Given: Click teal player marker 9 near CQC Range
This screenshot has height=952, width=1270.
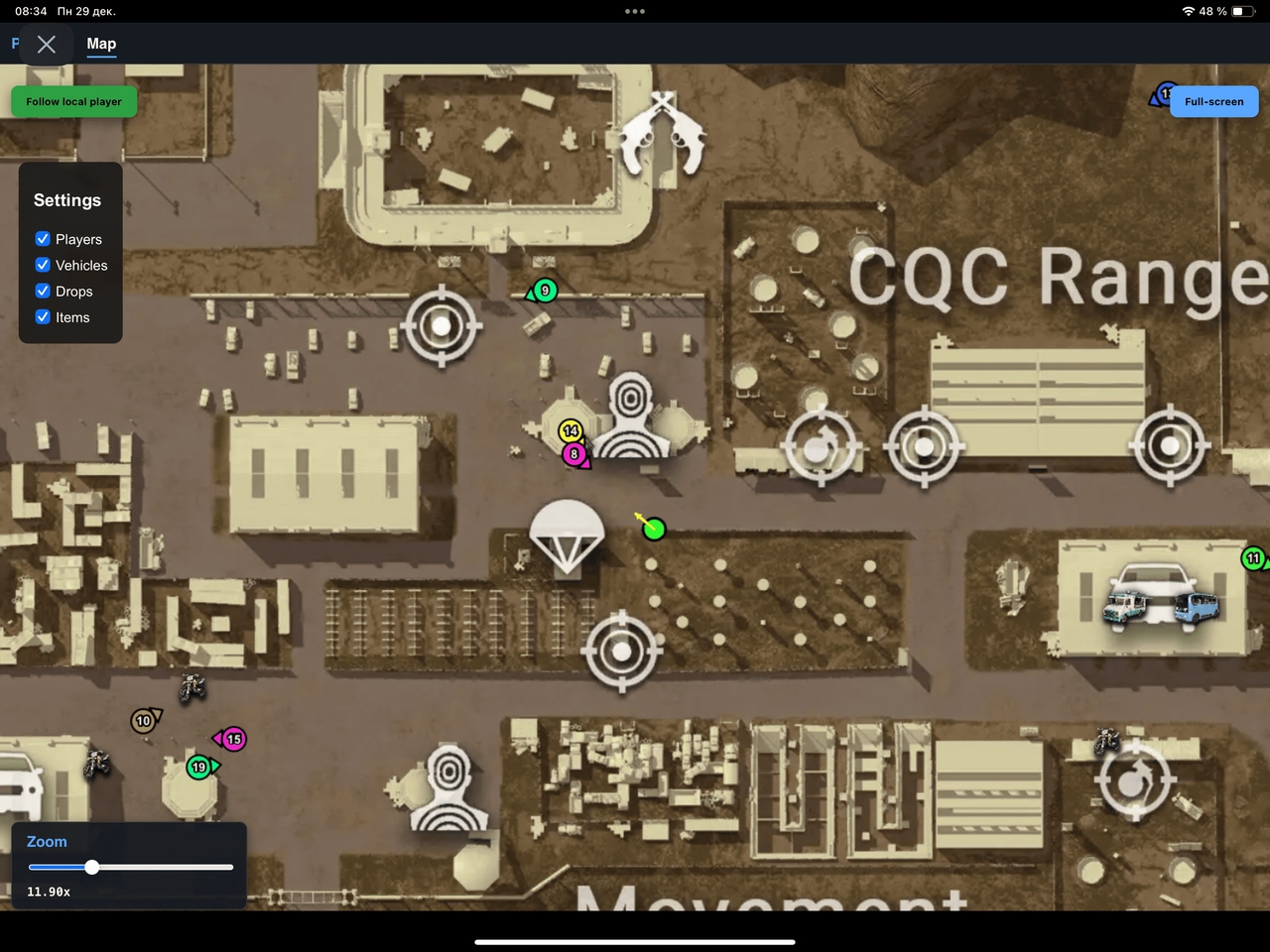Looking at the screenshot, I should click(x=543, y=290).
